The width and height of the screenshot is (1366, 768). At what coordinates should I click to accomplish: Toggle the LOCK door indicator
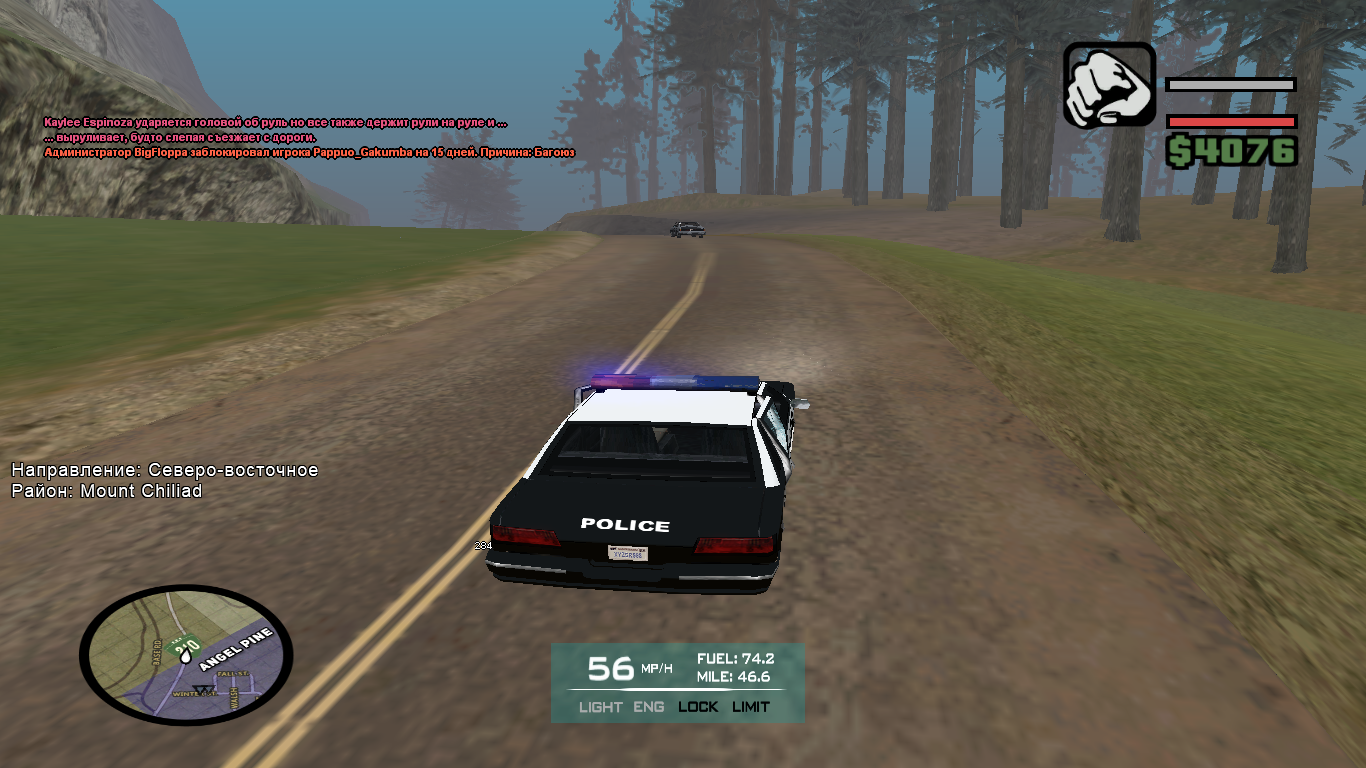click(x=698, y=707)
